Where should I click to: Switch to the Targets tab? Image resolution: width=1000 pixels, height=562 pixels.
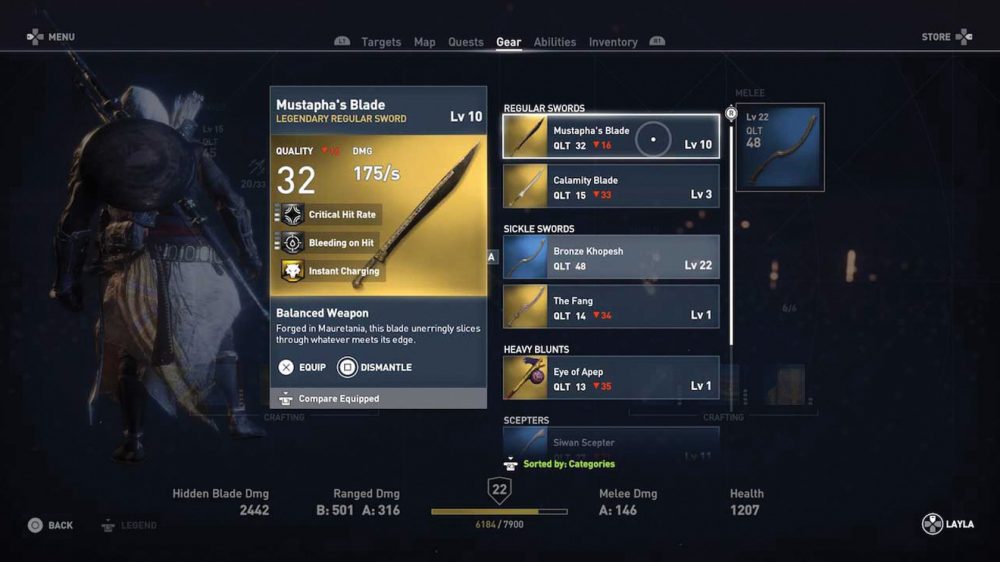point(380,42)
